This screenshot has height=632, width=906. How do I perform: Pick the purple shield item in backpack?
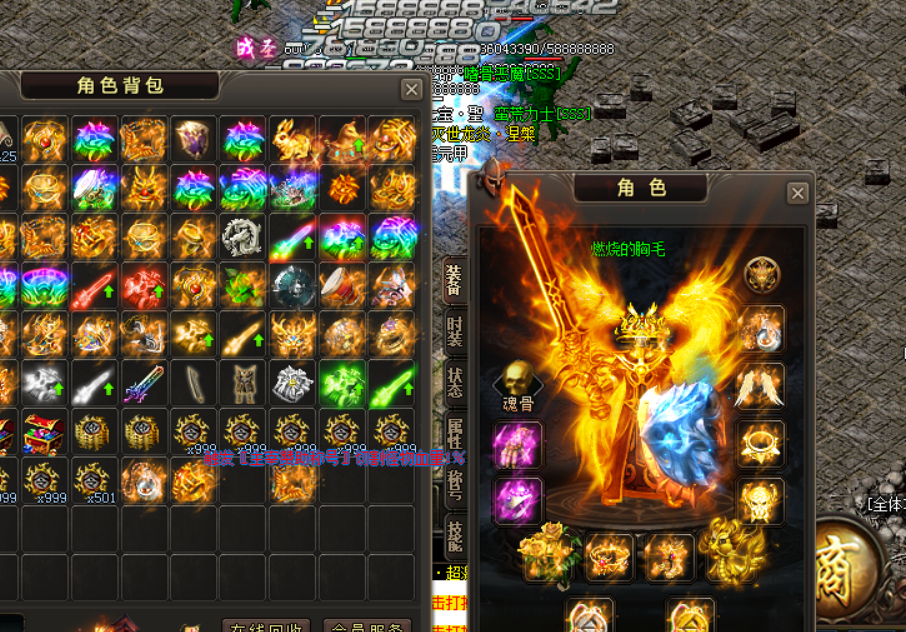pos(194,140)
